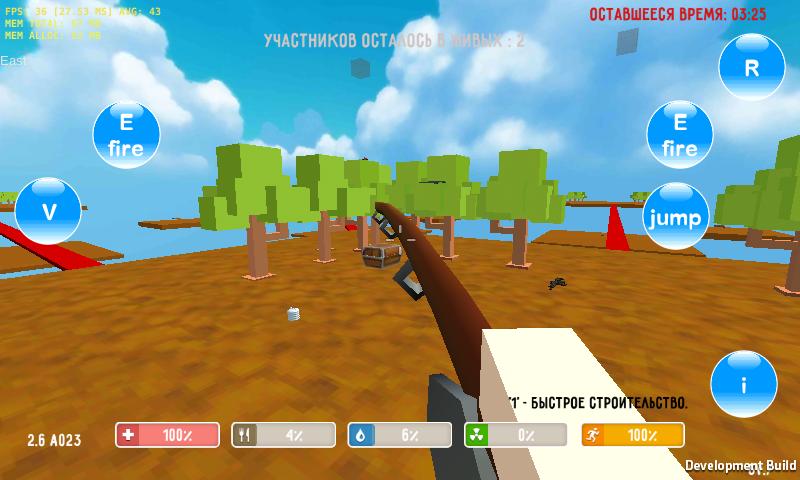This screenshot has height=480, width=800.
Task: Tap the E fire button beside V
Action: pos(125,135)
